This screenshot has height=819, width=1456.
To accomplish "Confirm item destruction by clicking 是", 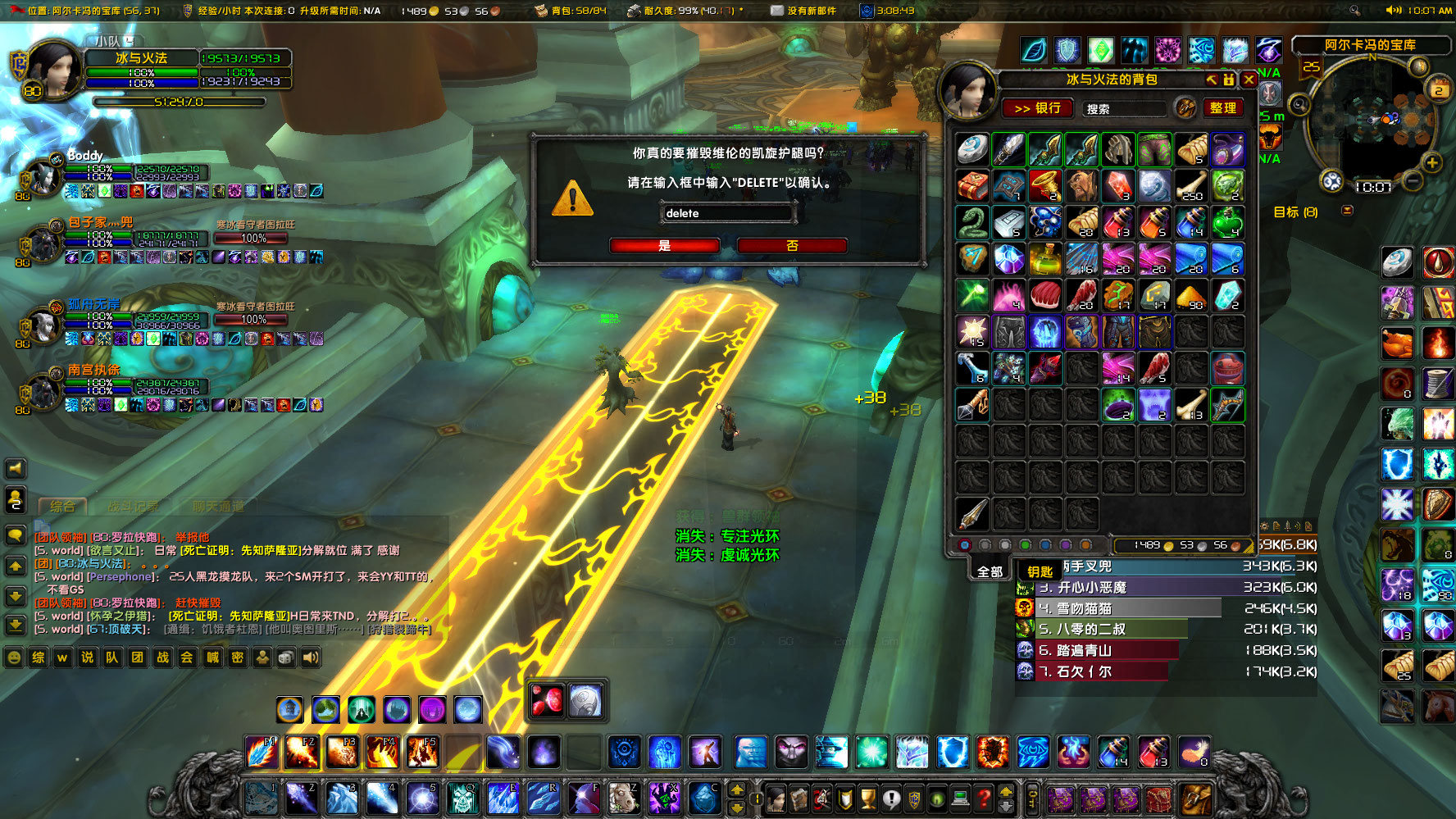I will click(664, 245).
